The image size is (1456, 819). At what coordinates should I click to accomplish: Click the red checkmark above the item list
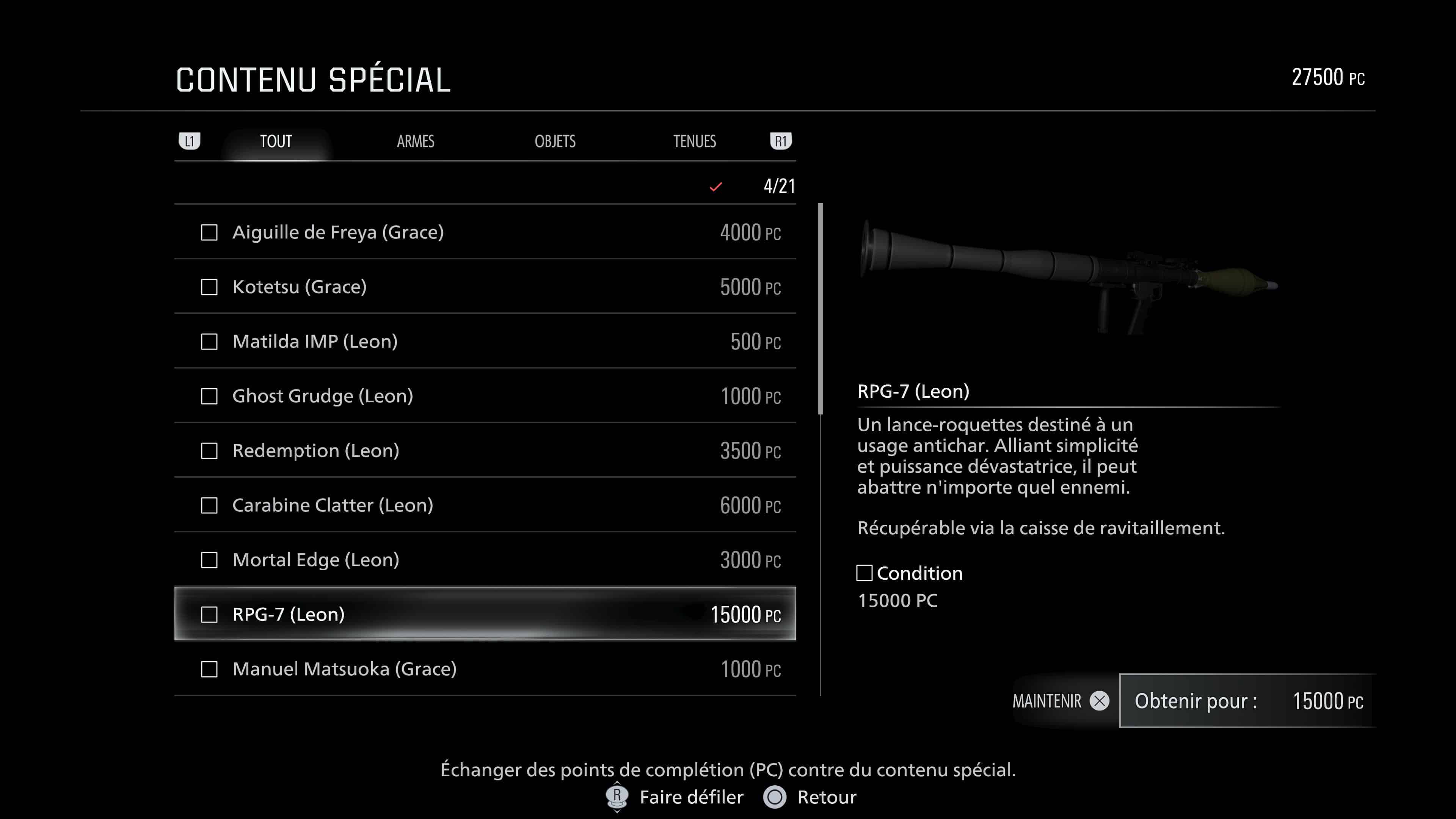pos(715,187)
